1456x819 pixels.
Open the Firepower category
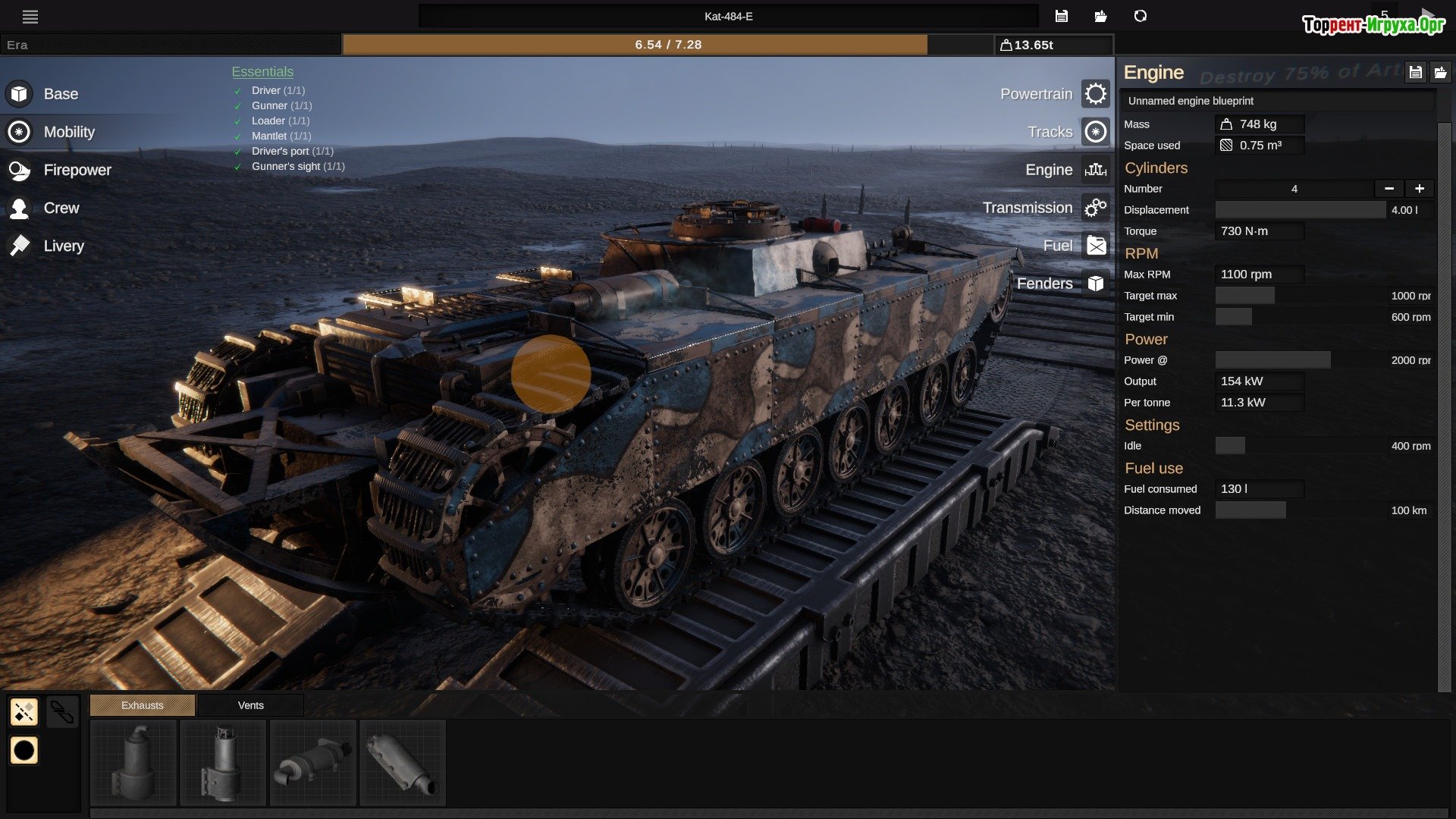[77, 170]
